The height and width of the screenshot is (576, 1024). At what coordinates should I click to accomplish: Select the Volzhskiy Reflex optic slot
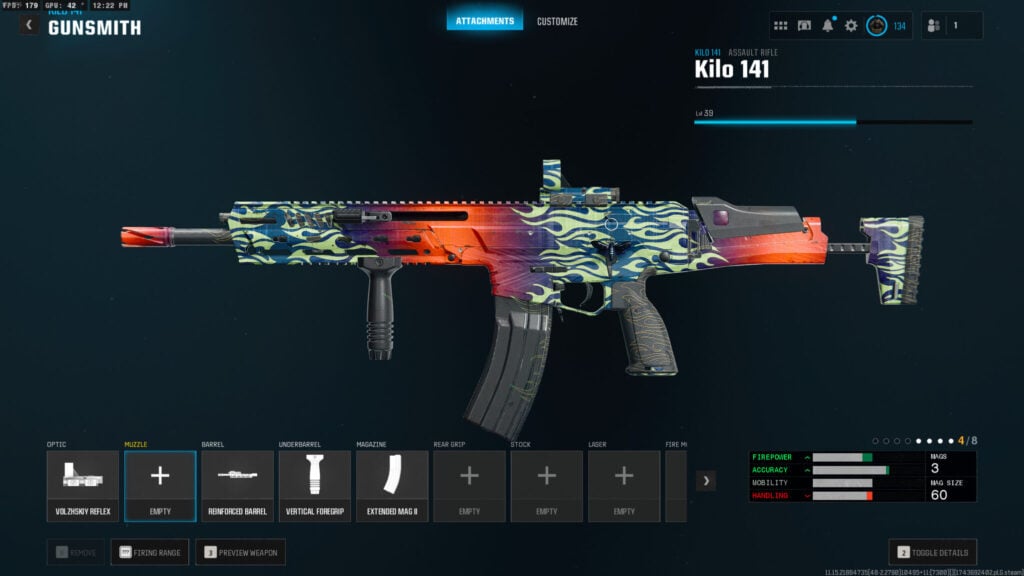(83, 486)
